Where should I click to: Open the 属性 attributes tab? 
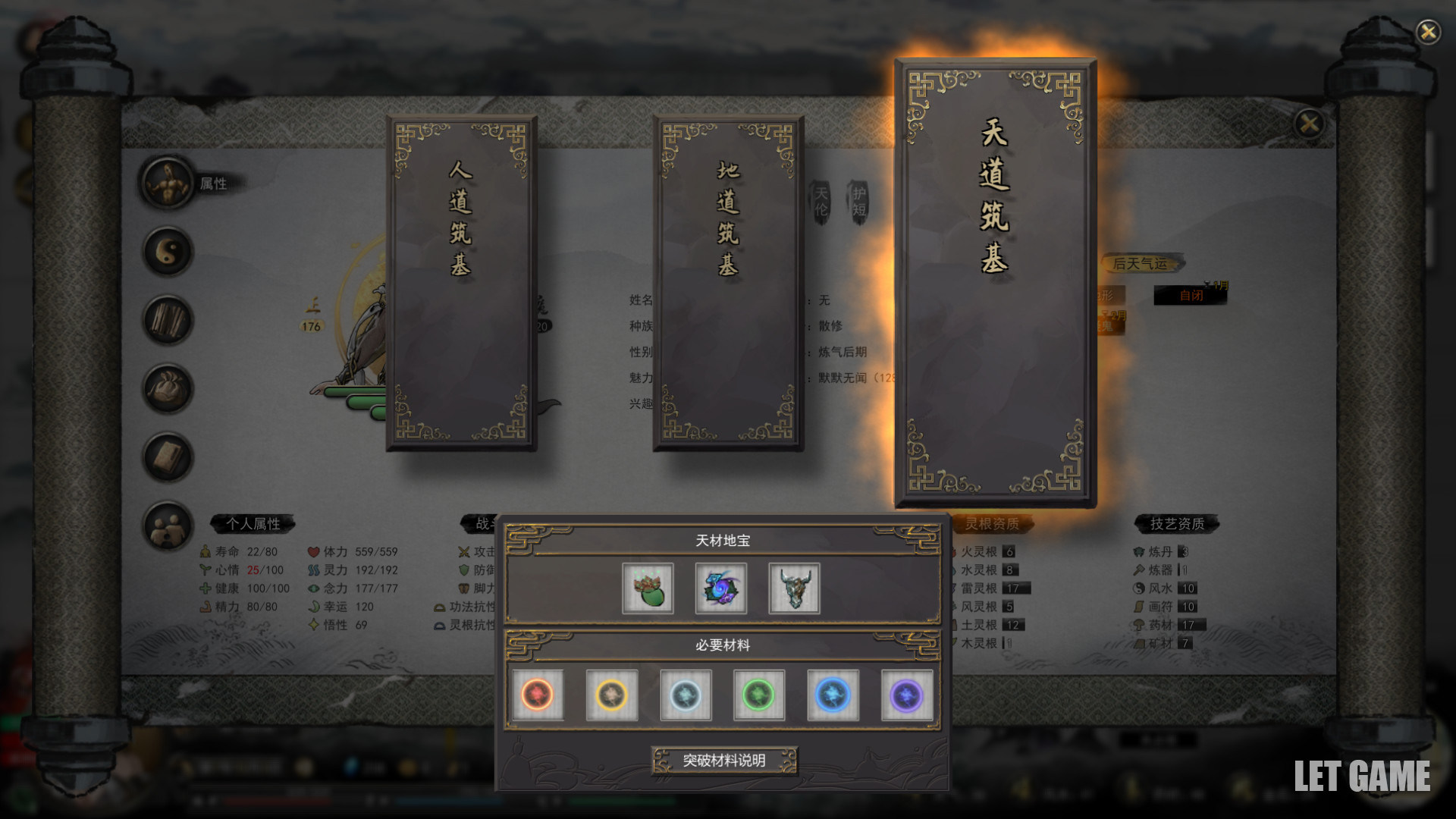tap(168, 183)
